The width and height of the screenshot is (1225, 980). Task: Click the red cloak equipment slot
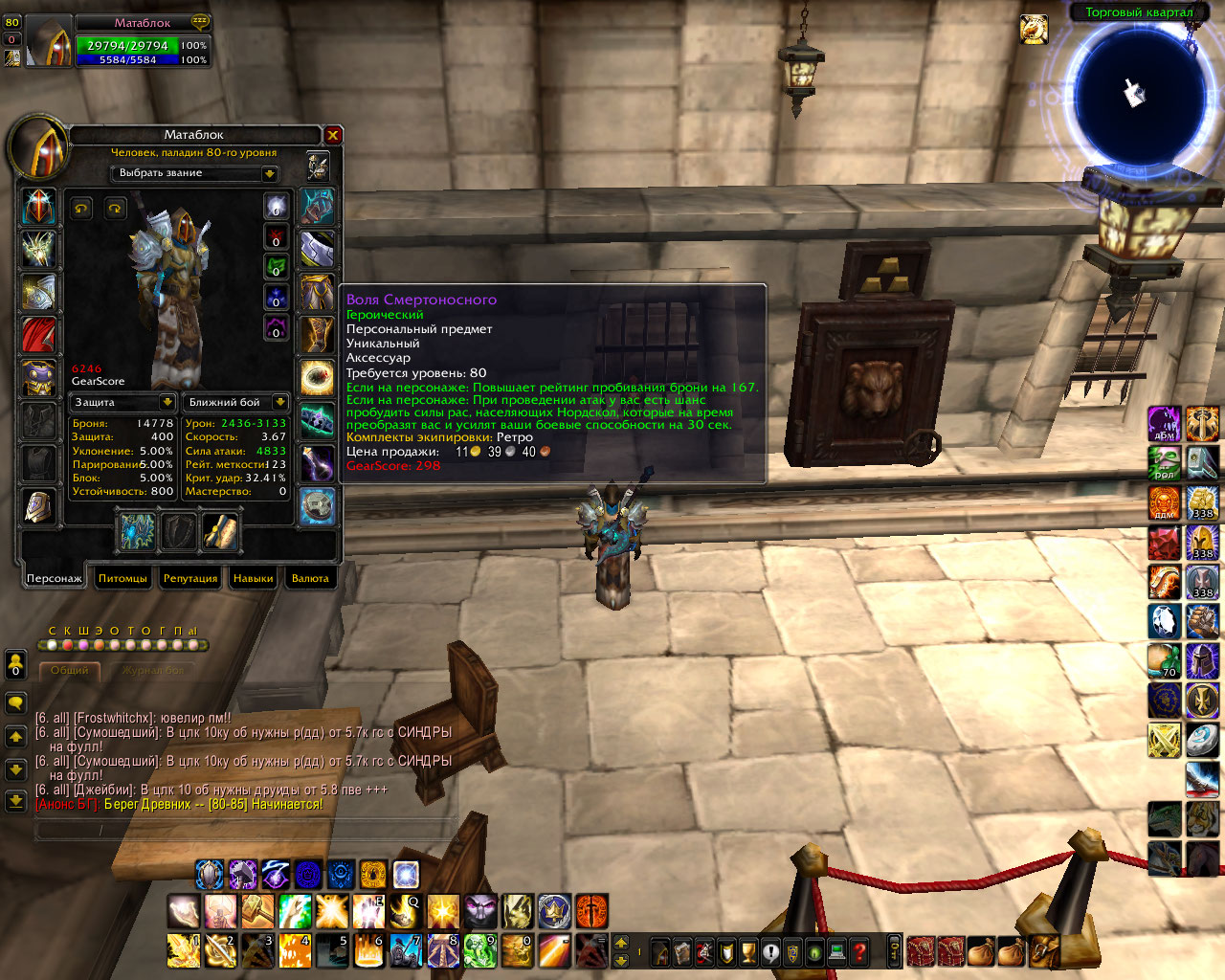(38, 335)
